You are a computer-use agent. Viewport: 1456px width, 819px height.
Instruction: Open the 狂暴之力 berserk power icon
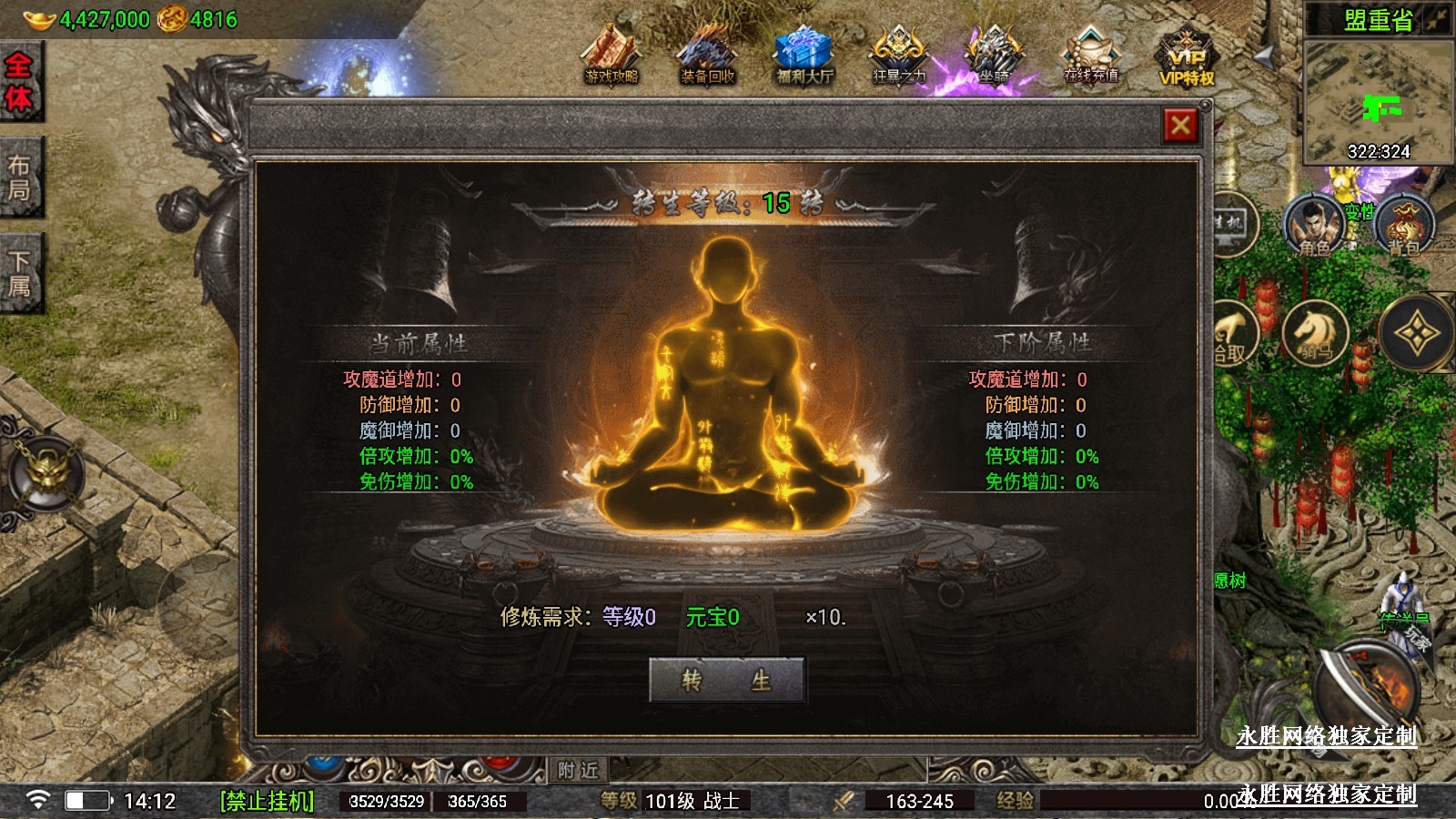coord(899,56)
